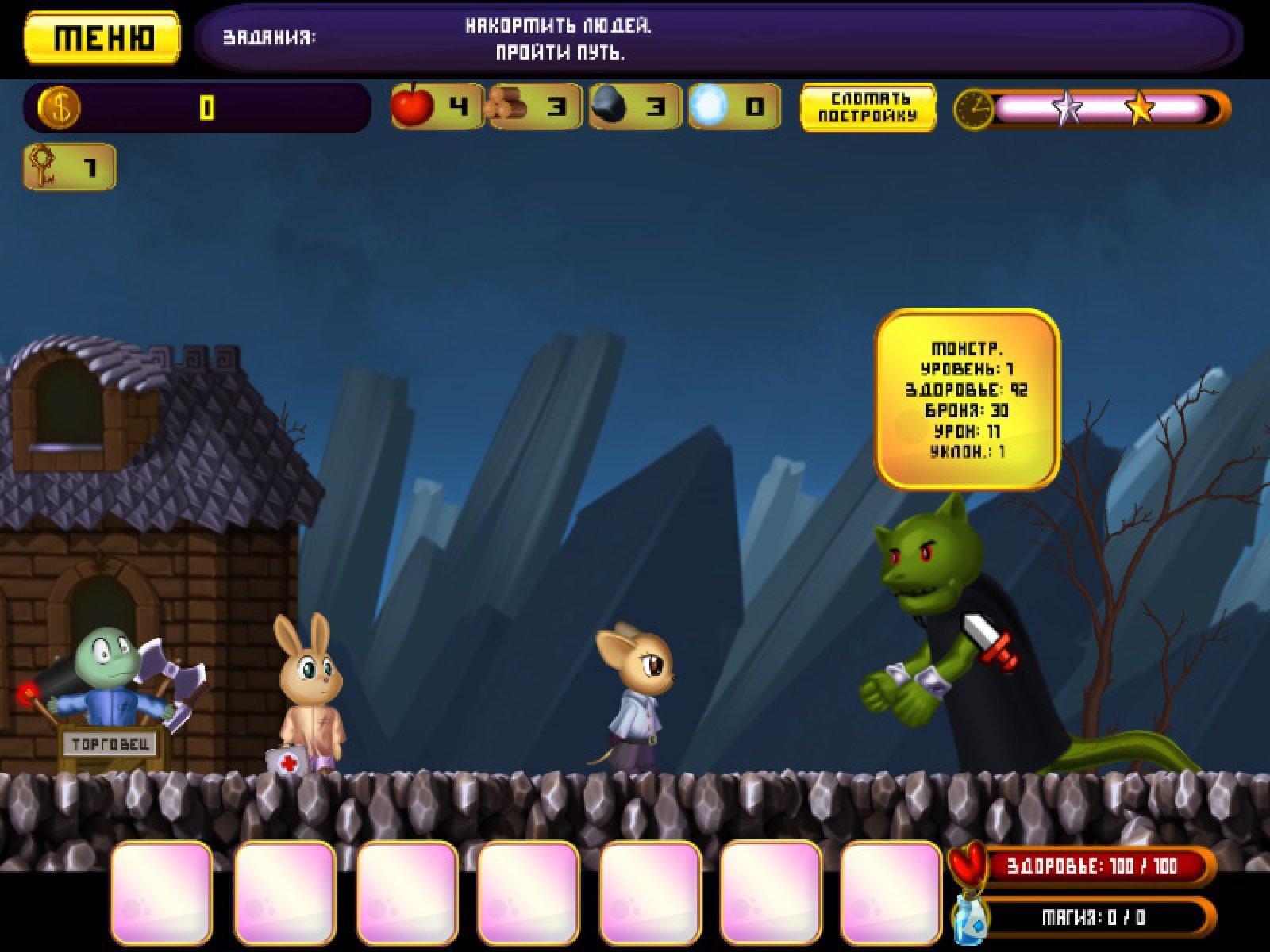Open the МЕНЮ button
1270x952 pixels.
[x=102, y=37]
